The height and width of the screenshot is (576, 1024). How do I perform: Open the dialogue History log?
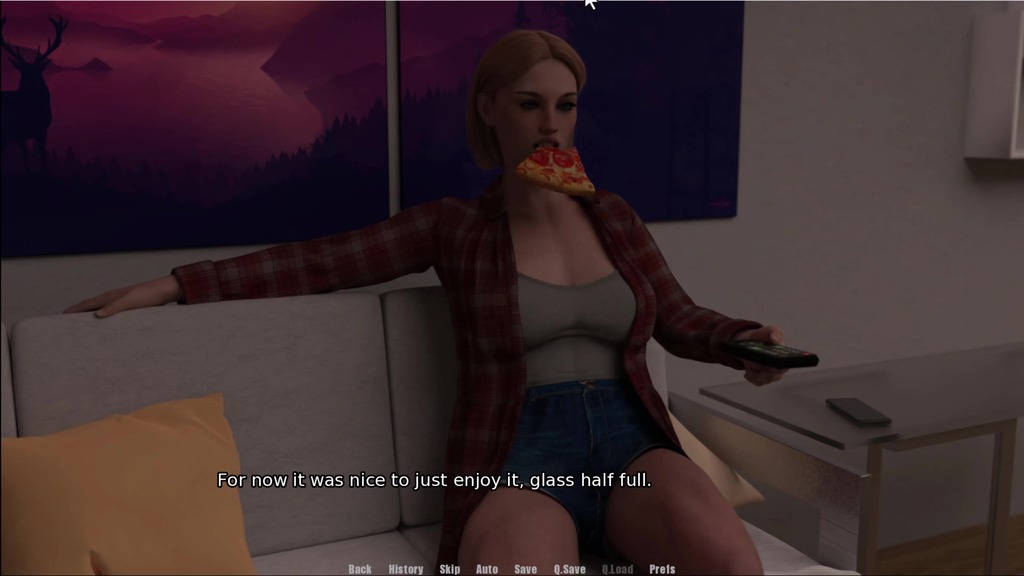[406, 569]
